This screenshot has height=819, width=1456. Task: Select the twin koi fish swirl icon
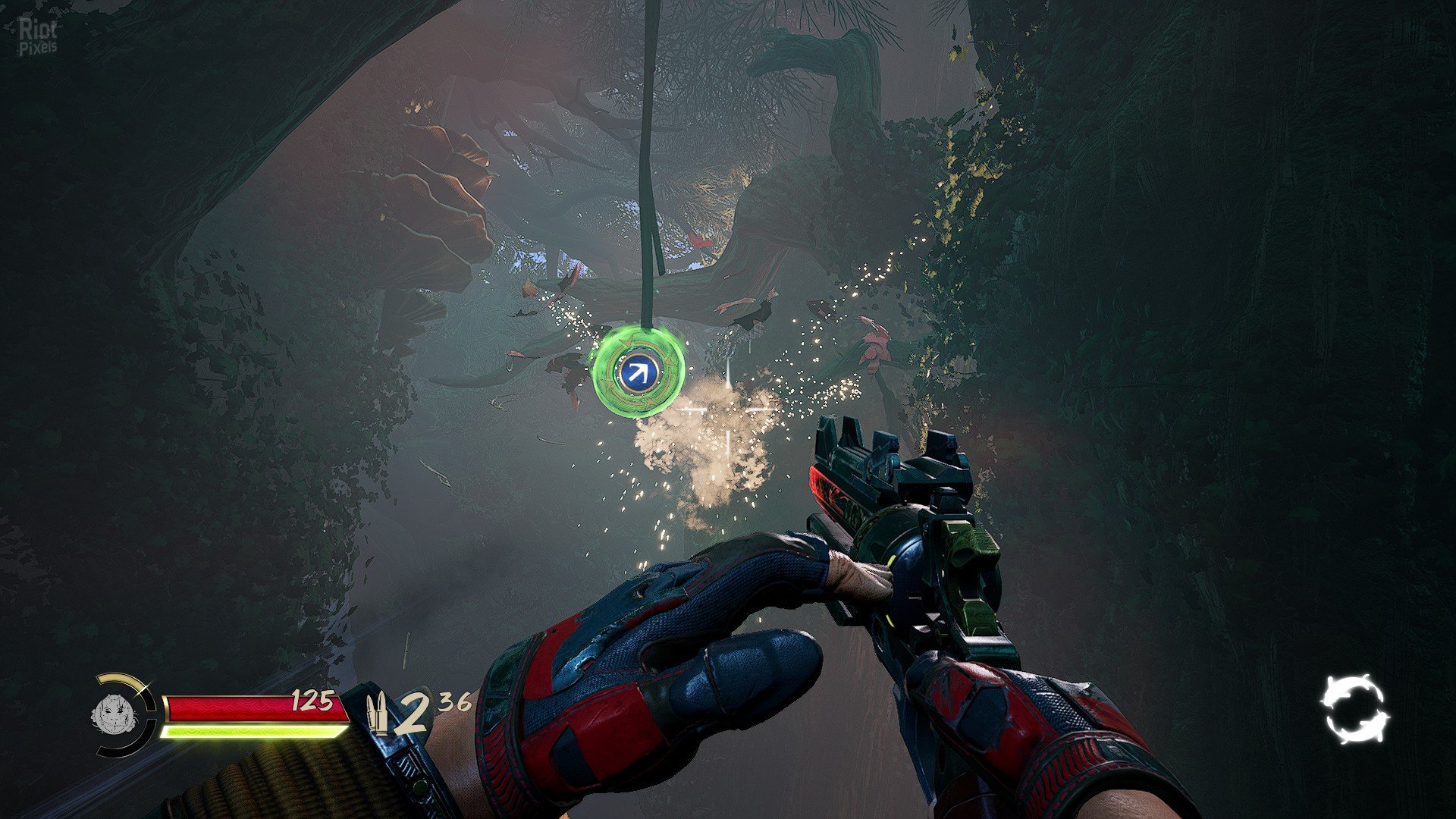pyautogui.click(x=1355, y=708)
